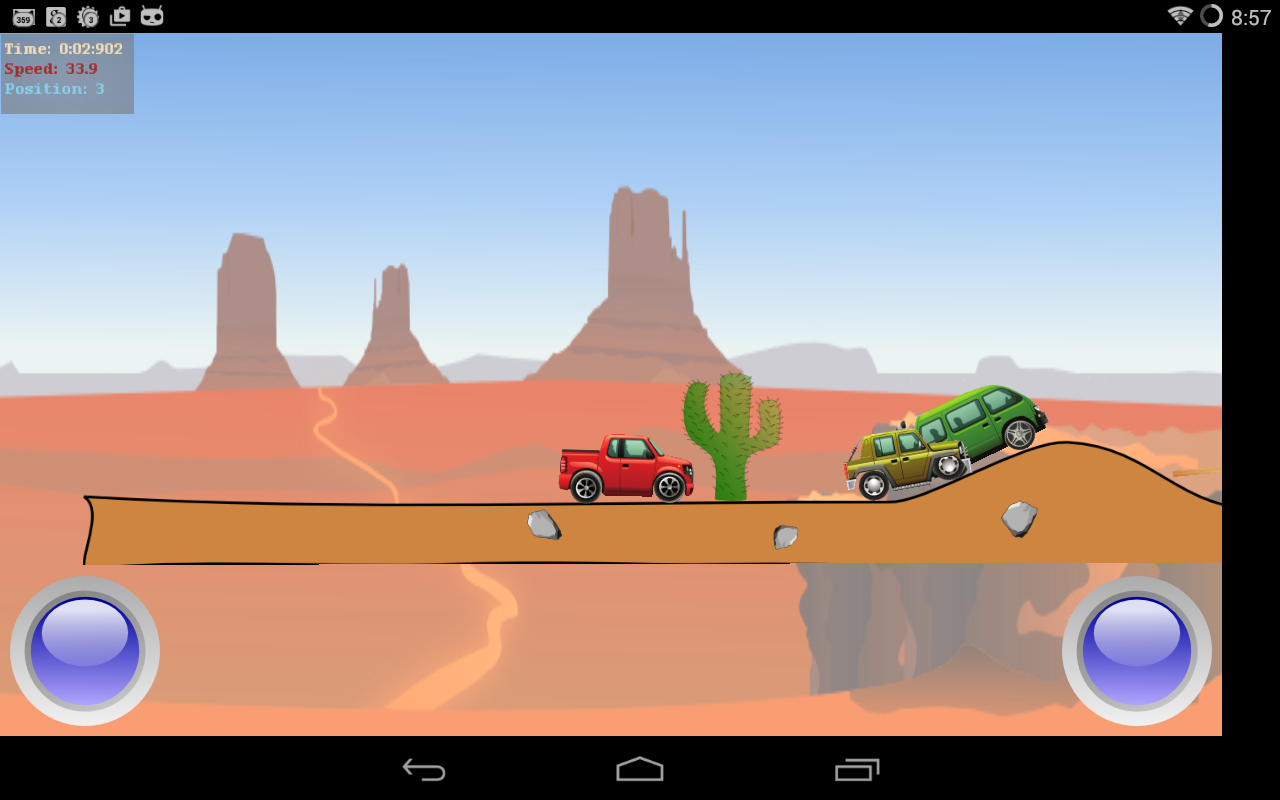Image resolution: width=1280 pixels, height=800 pixels.
Task: Tap the Home navigation button
Action: coord(640,769)
